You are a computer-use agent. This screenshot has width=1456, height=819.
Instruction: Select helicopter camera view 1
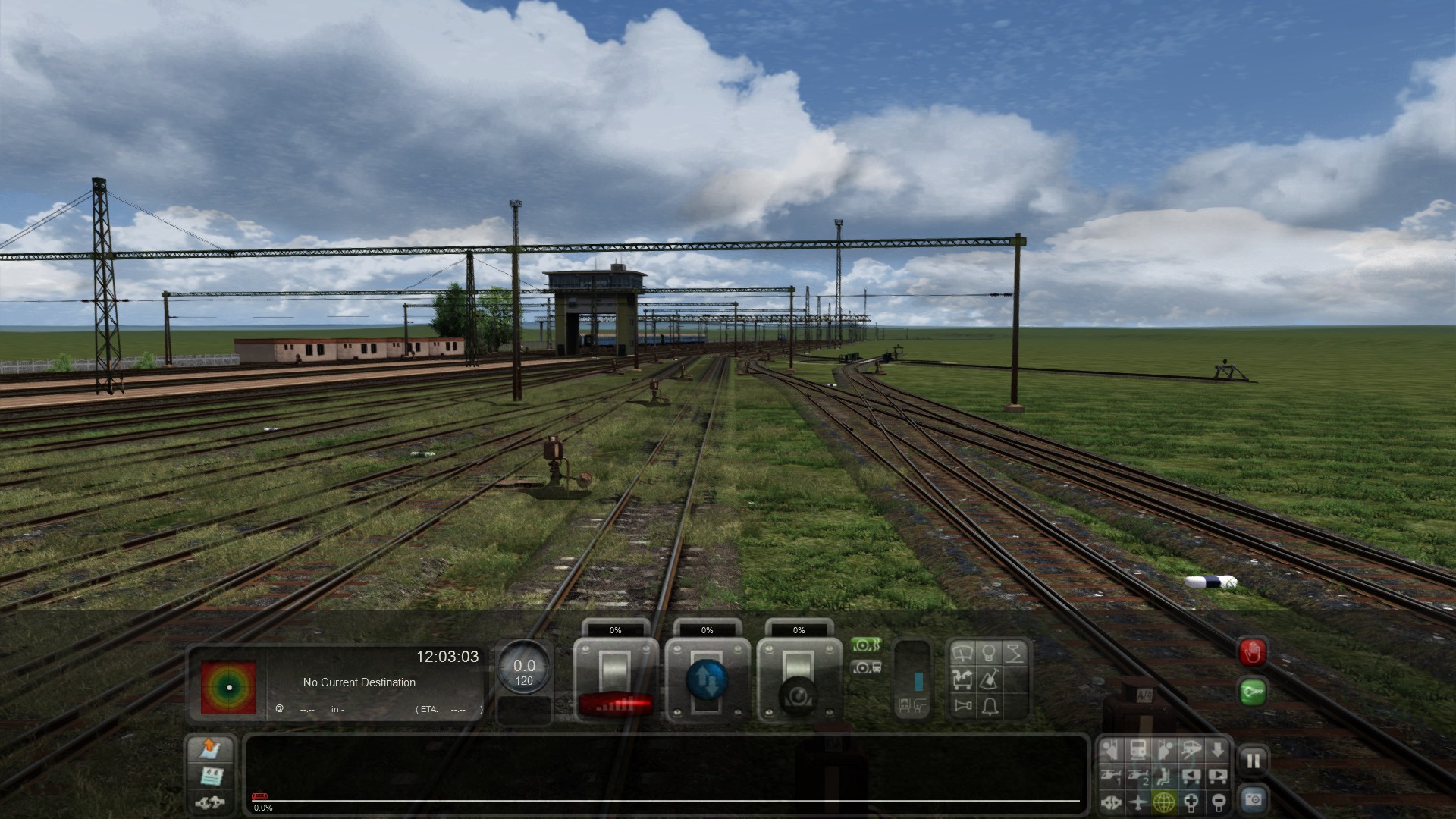point(1111,776)
